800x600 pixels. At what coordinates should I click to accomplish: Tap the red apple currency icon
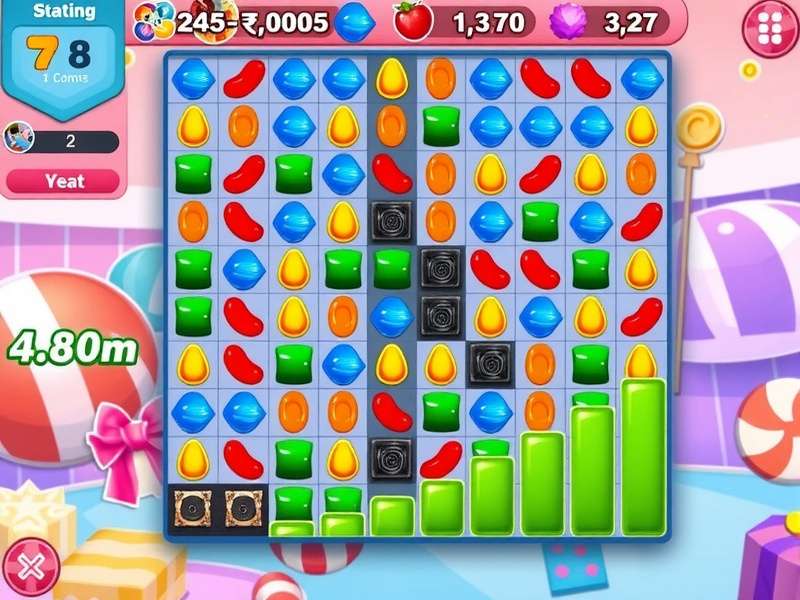point(412,21)
